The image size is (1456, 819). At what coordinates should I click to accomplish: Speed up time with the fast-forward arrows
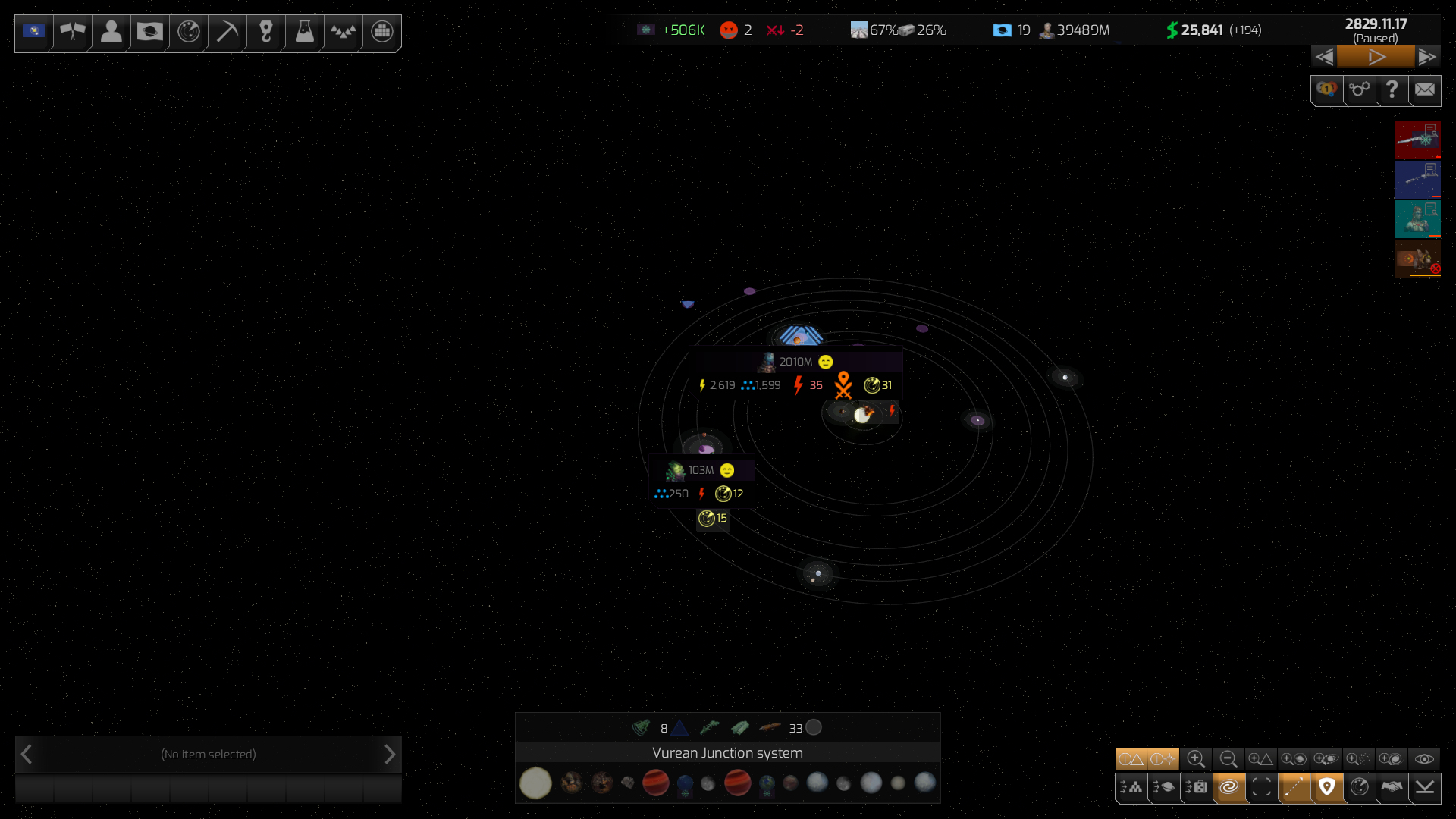[x=1427, y=57]
